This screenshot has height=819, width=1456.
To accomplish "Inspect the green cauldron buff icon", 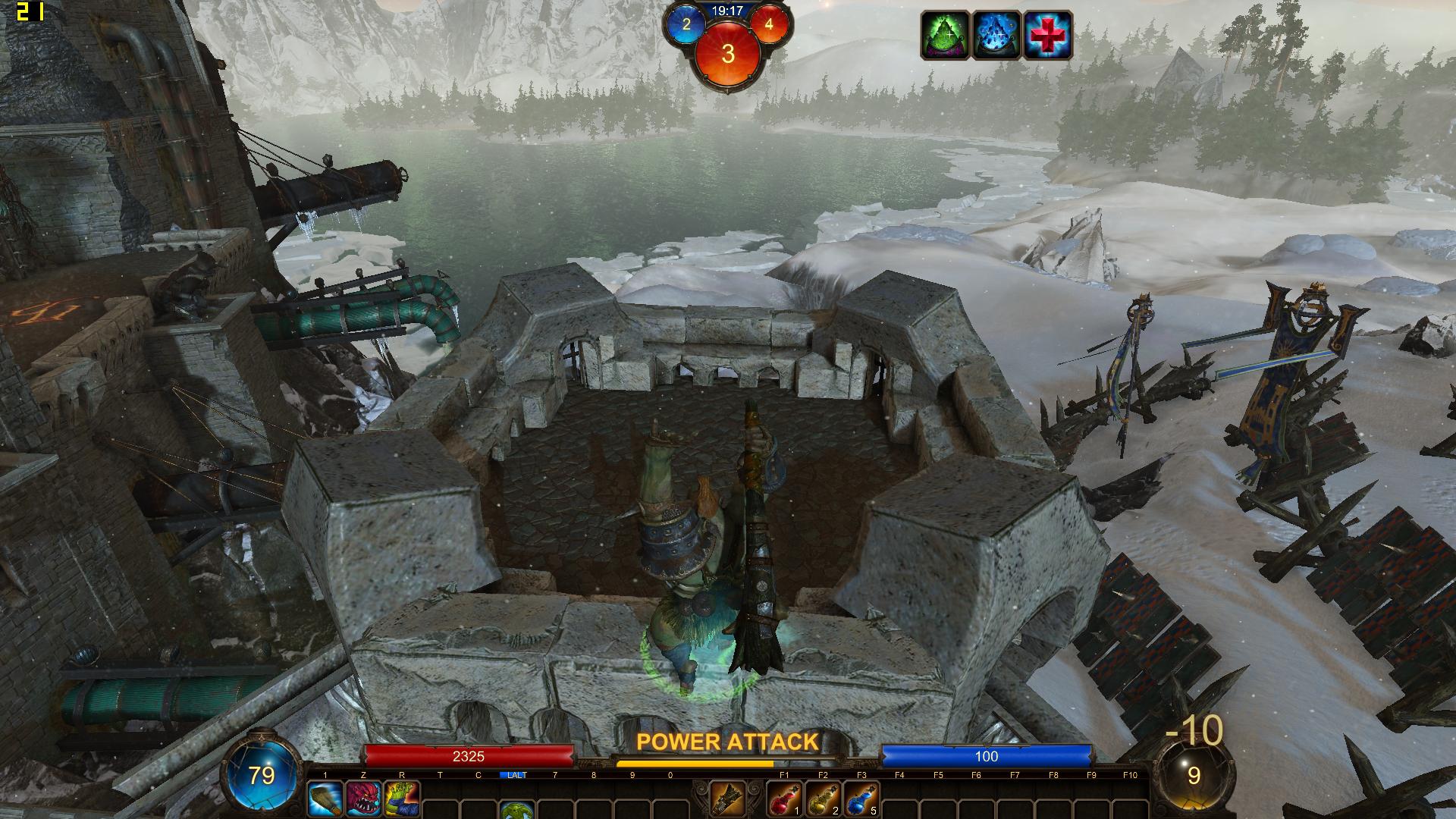I will [945, 35].
